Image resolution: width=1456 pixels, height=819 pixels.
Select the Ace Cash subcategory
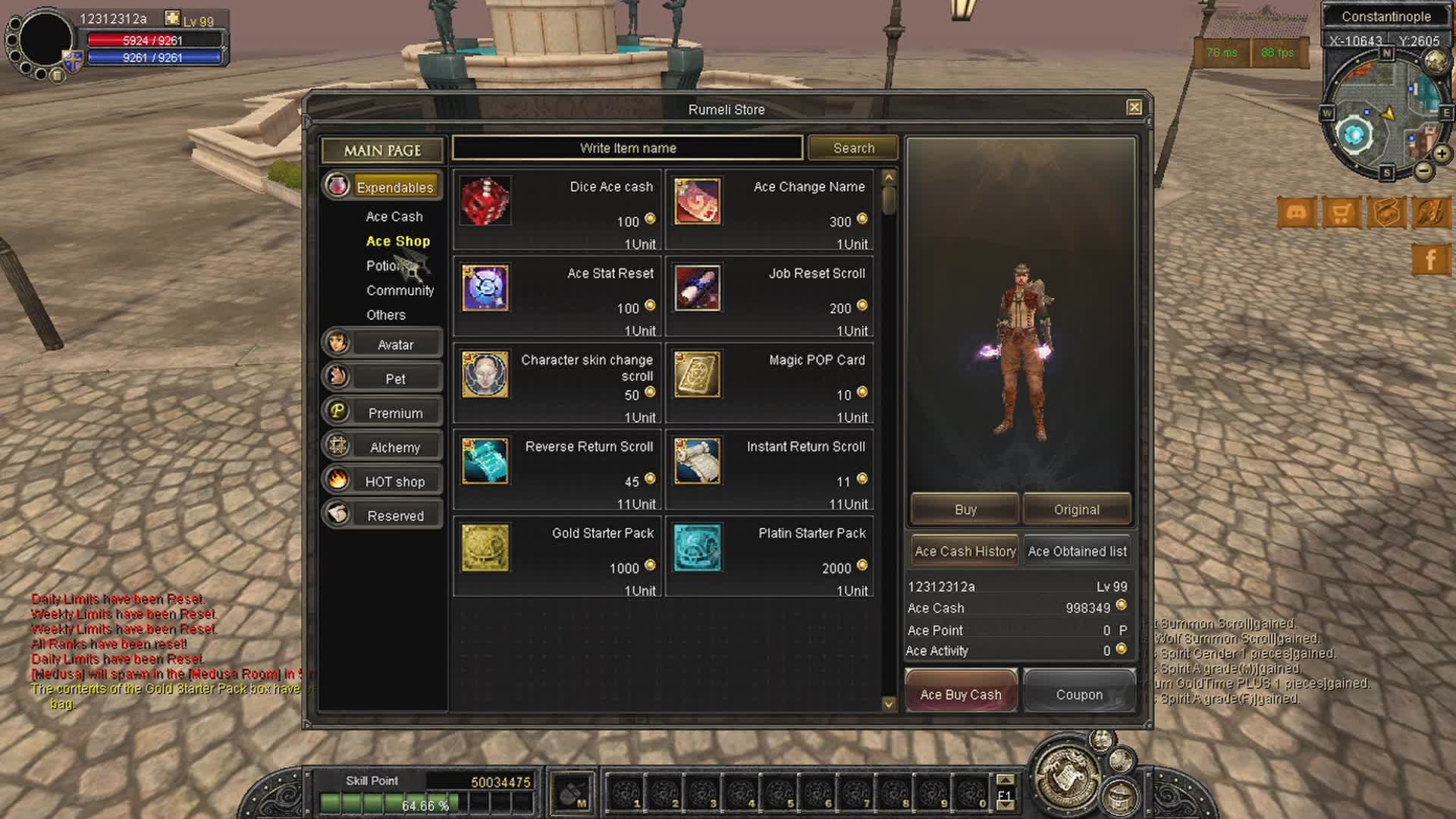(x=394, y=217)
